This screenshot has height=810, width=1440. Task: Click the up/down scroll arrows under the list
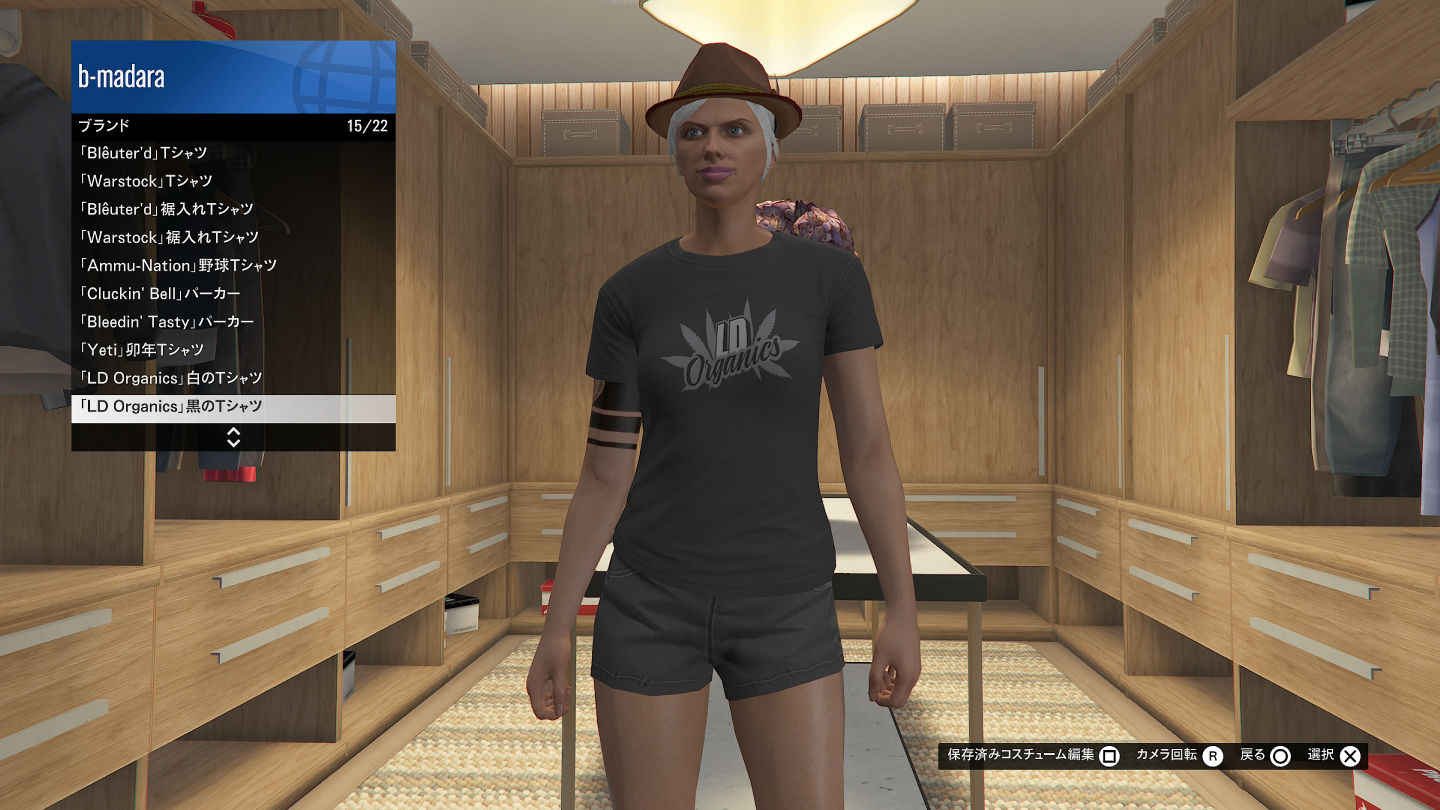point(233,437)
